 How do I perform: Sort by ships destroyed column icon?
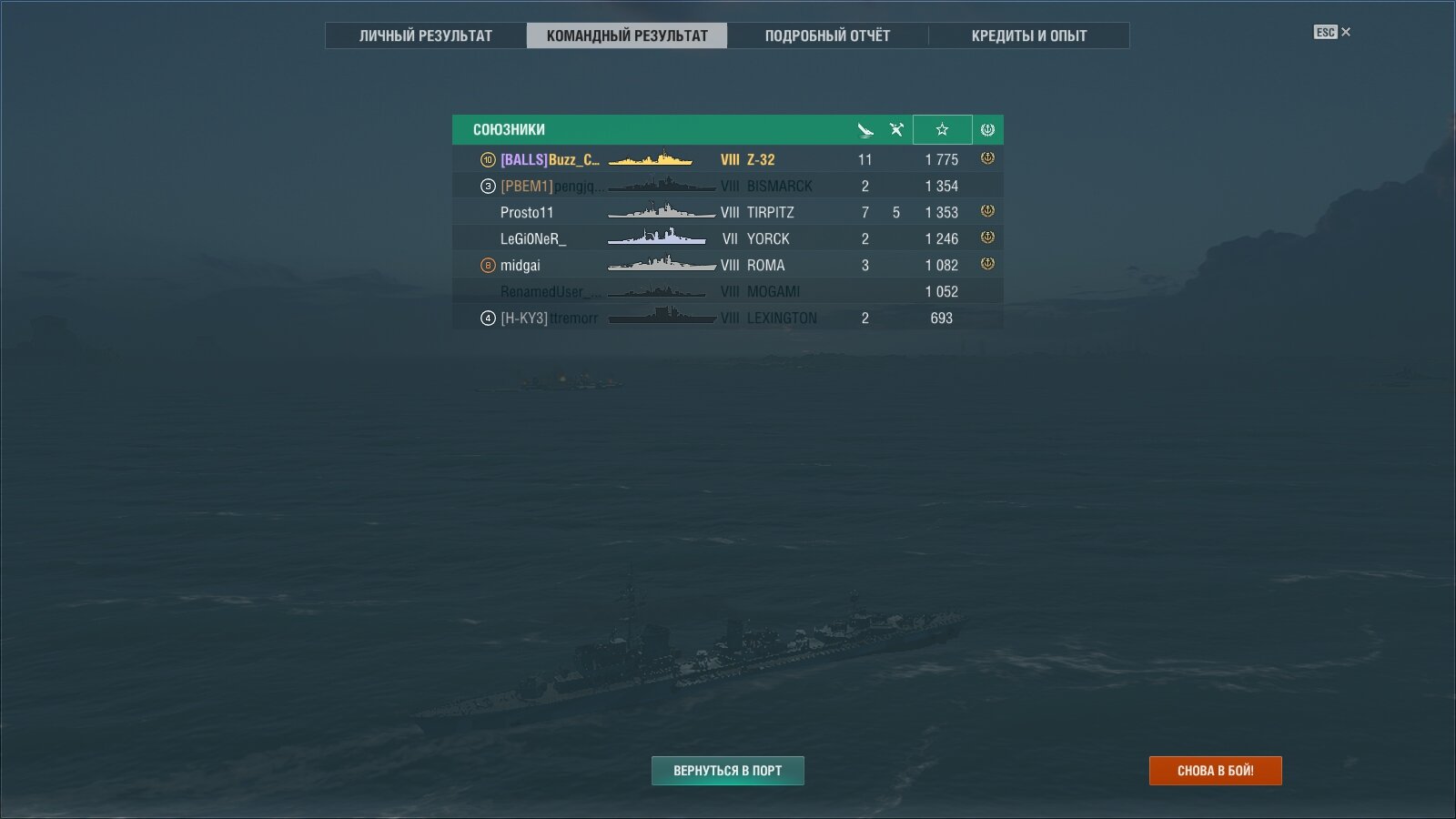click(865, 129)
